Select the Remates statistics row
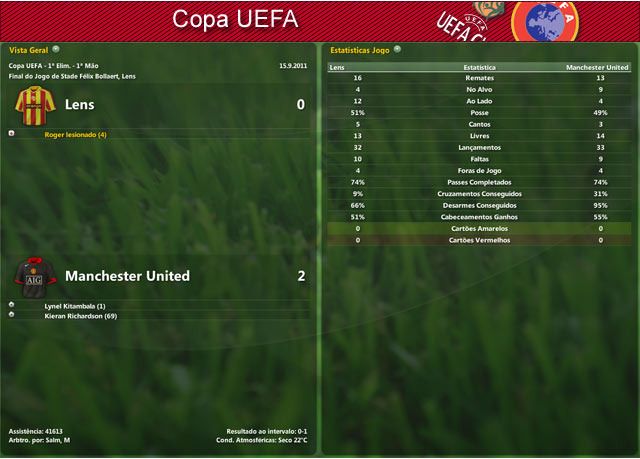 (478, 78)
